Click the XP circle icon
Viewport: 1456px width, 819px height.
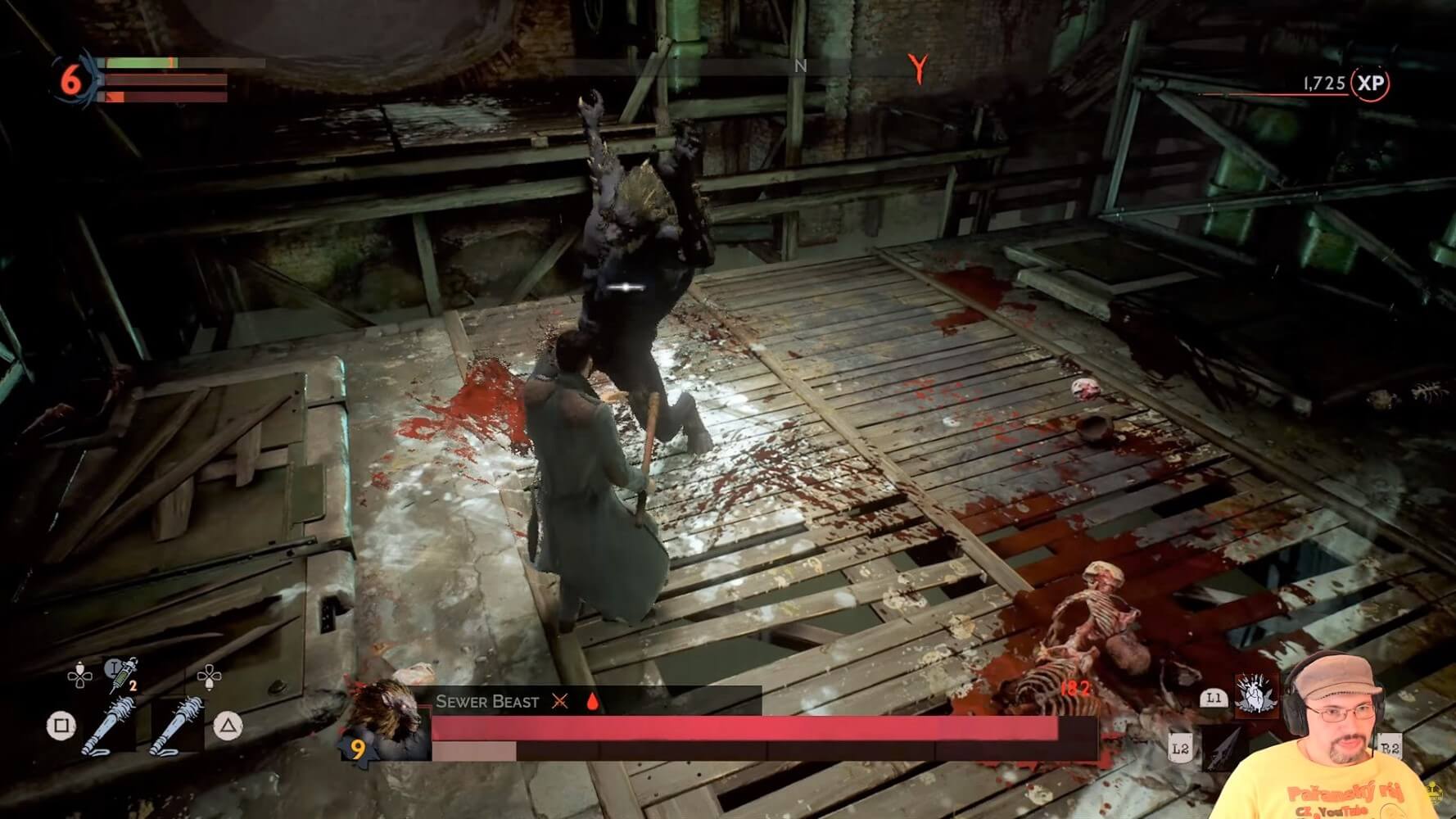pos(1370,84)
